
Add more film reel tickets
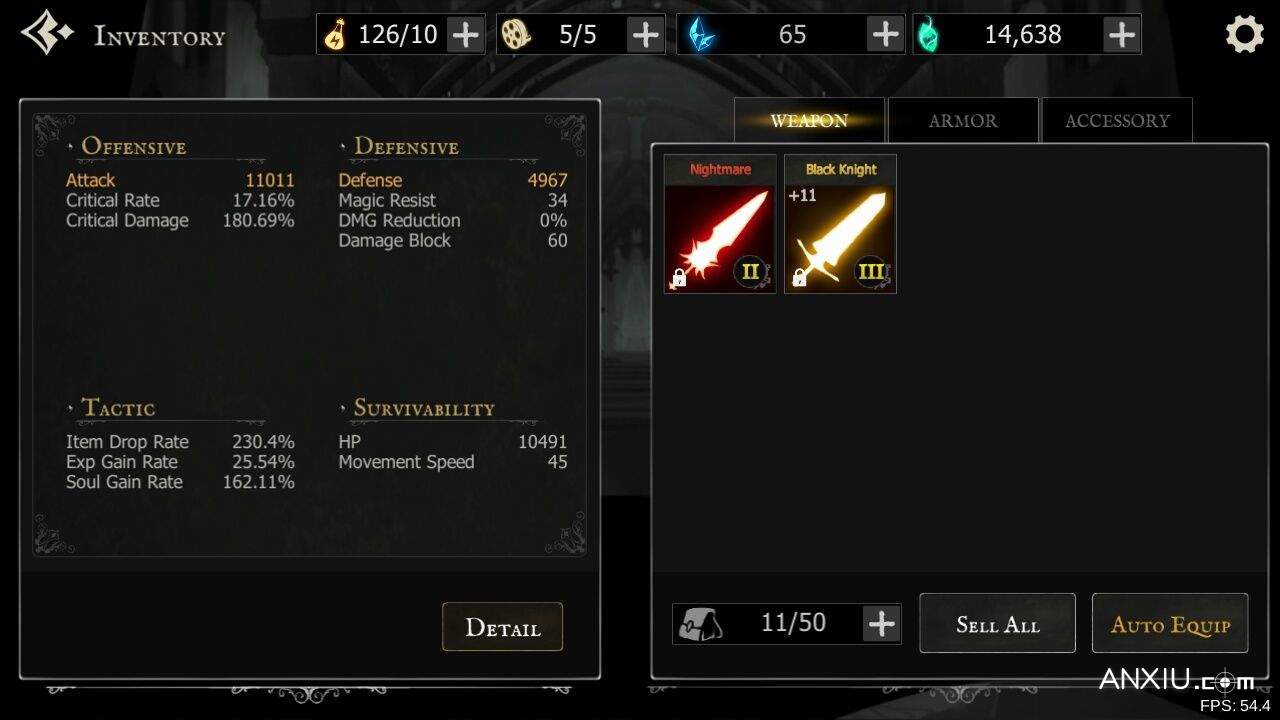pyautogui.click(x=645, y=35)
